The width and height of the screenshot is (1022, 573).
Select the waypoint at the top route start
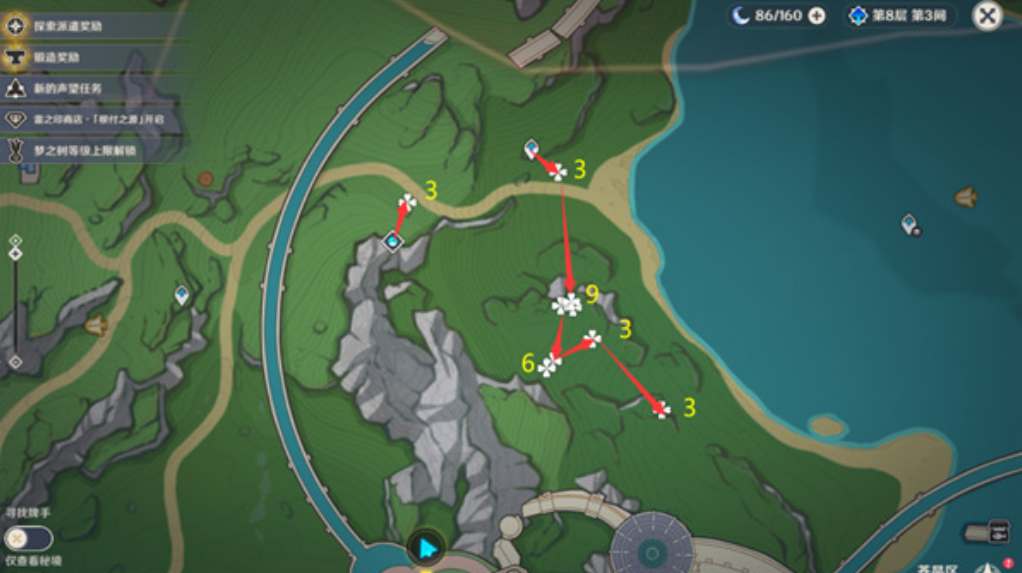pos(531,149)
